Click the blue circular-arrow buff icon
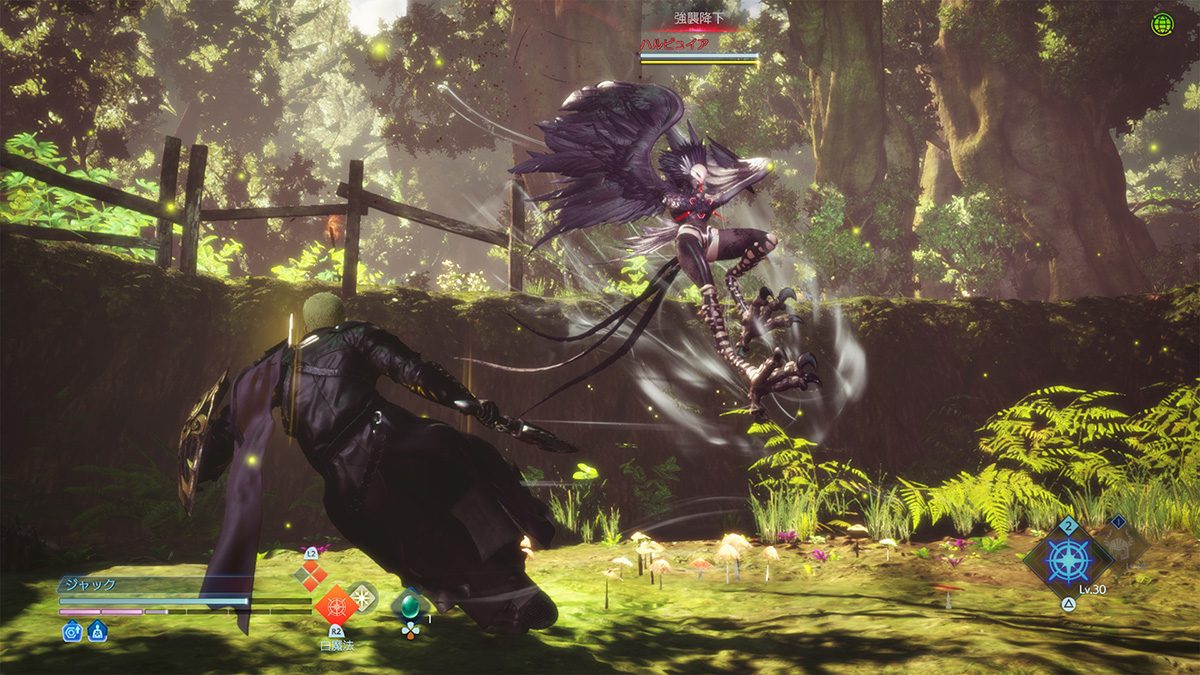1200x675 pixels. (x=72, y=631)
